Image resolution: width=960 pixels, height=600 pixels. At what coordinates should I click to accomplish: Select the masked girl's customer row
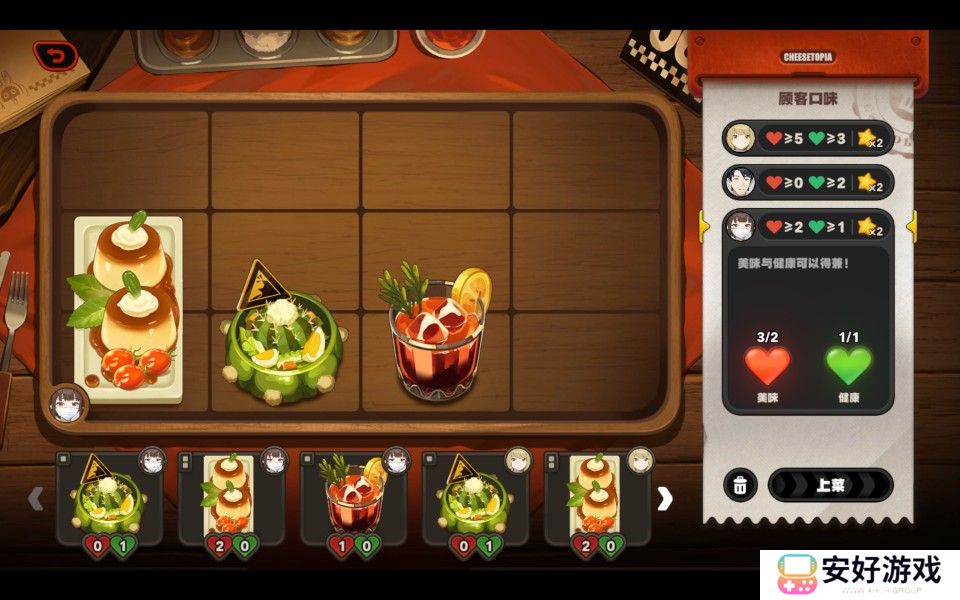[806, 226]
